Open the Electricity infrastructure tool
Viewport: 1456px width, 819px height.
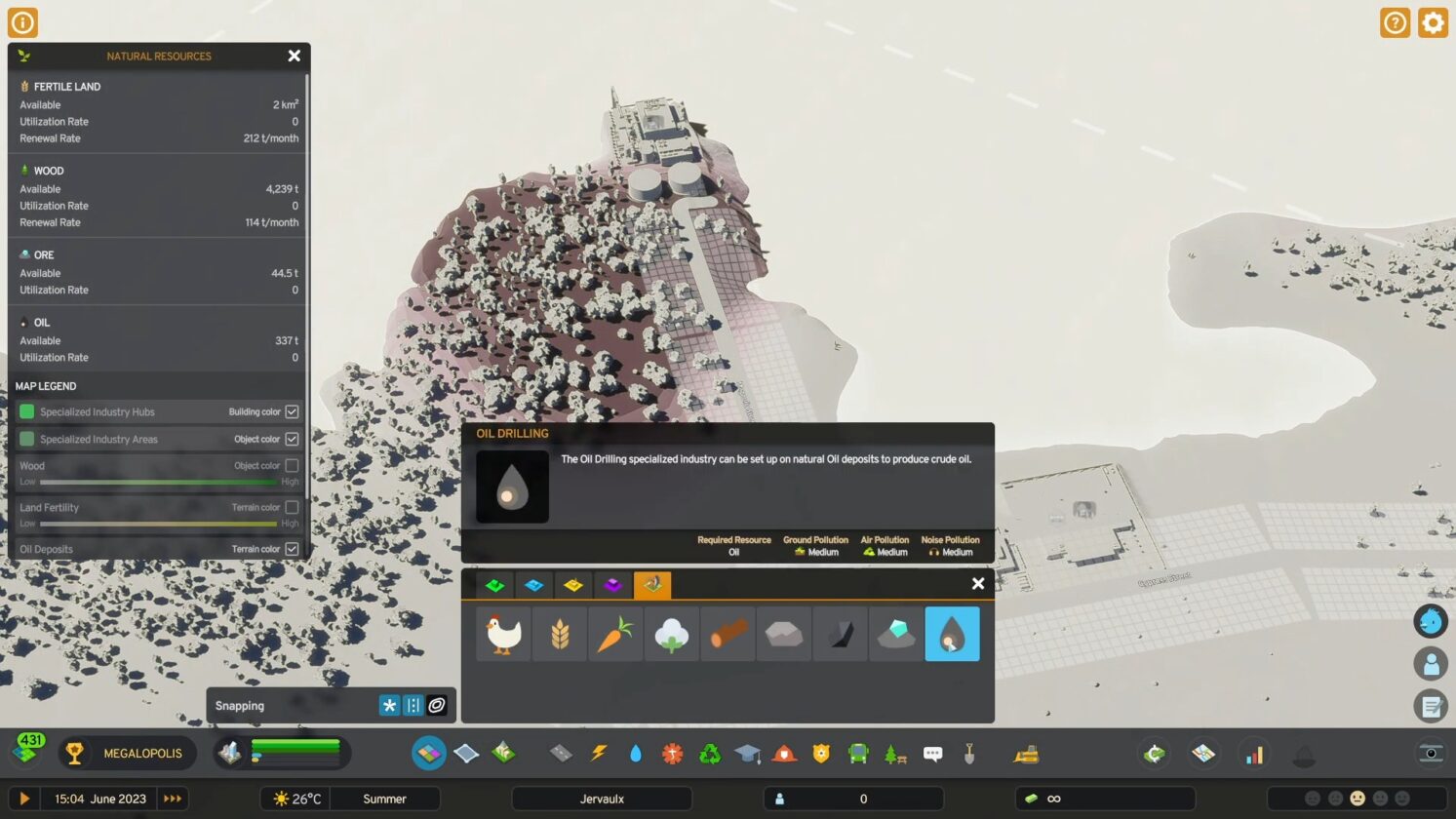(x=599, y=753)
